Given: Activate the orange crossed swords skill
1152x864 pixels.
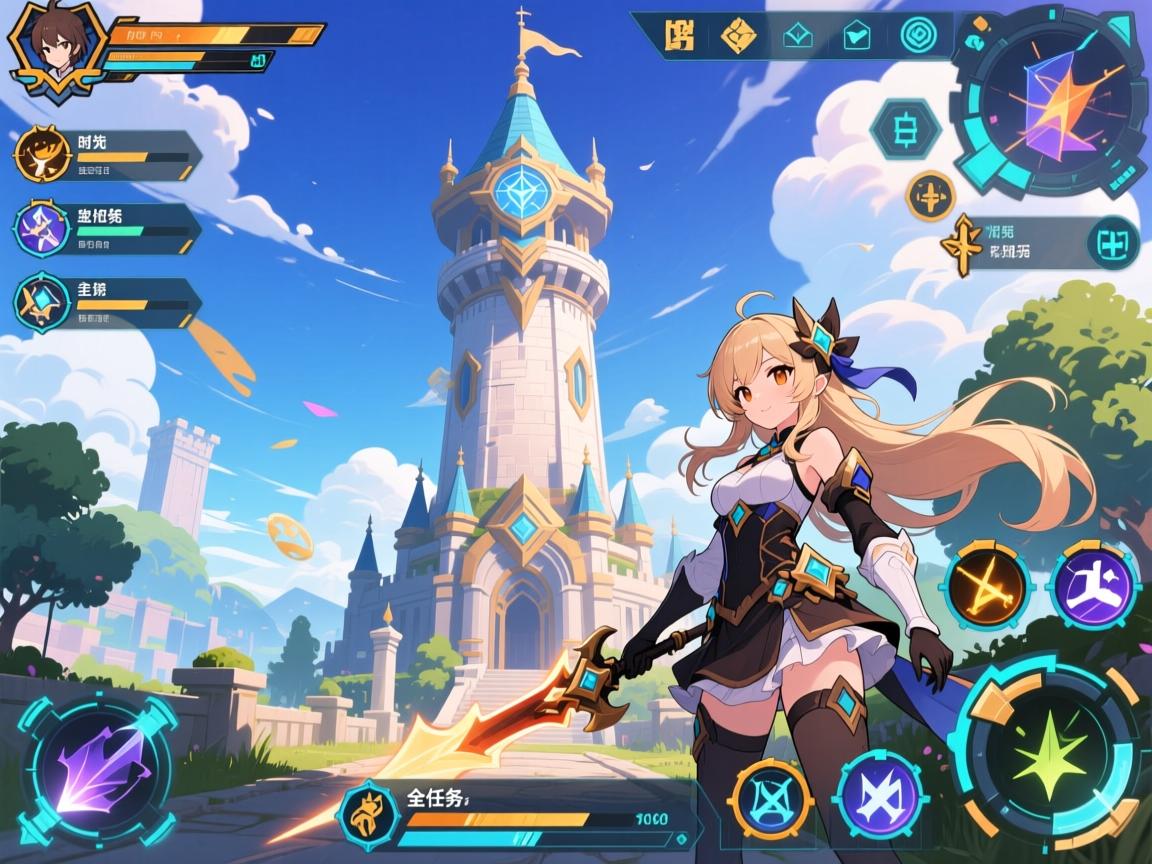Looking at the screenshot, I should coord(988,584).
